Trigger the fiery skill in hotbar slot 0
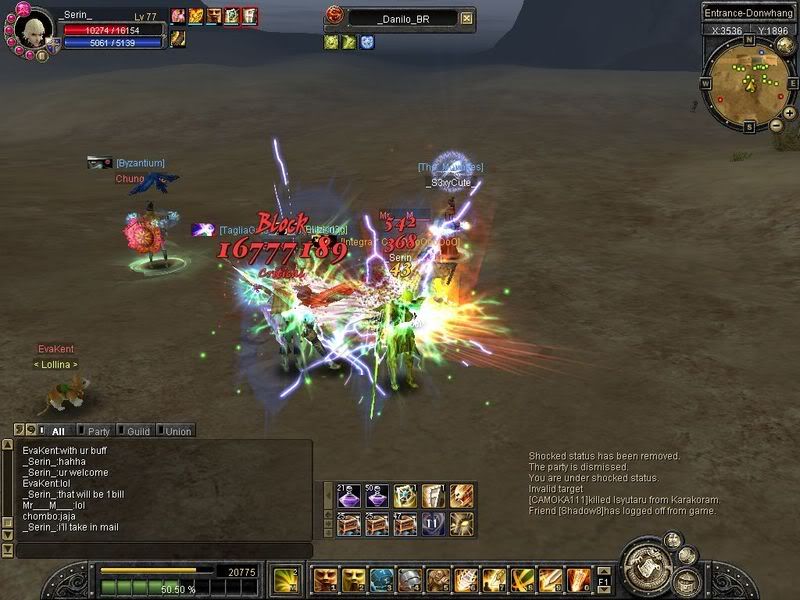 pos(579,579)
